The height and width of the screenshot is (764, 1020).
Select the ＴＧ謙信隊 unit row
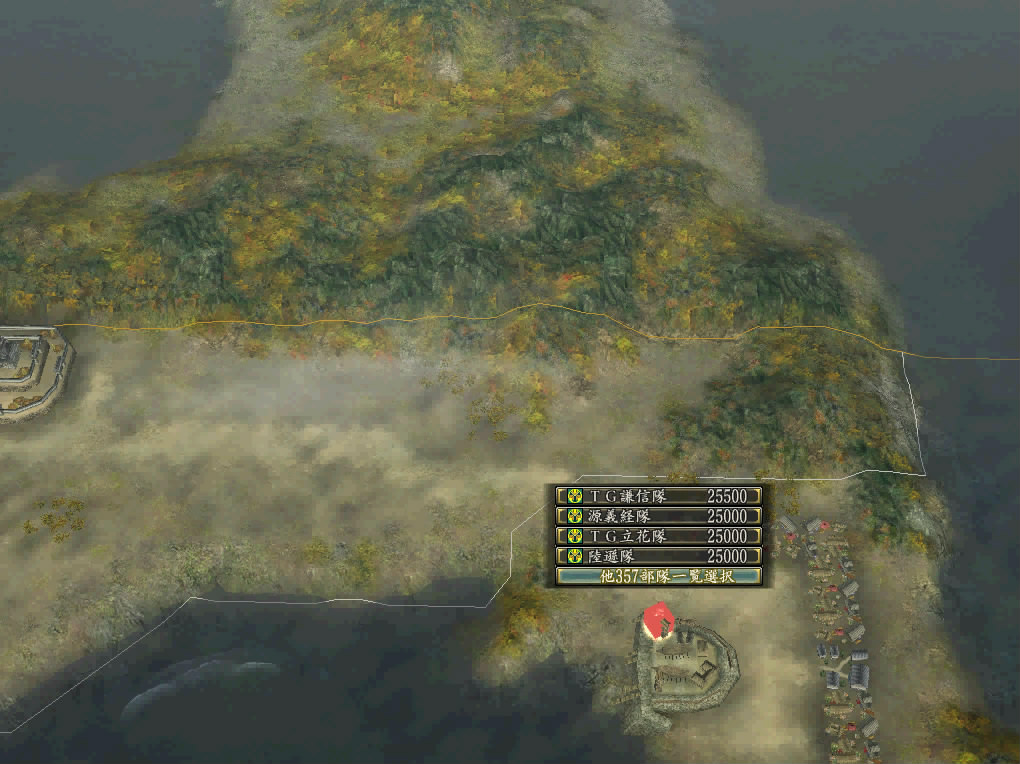(659, 496)
